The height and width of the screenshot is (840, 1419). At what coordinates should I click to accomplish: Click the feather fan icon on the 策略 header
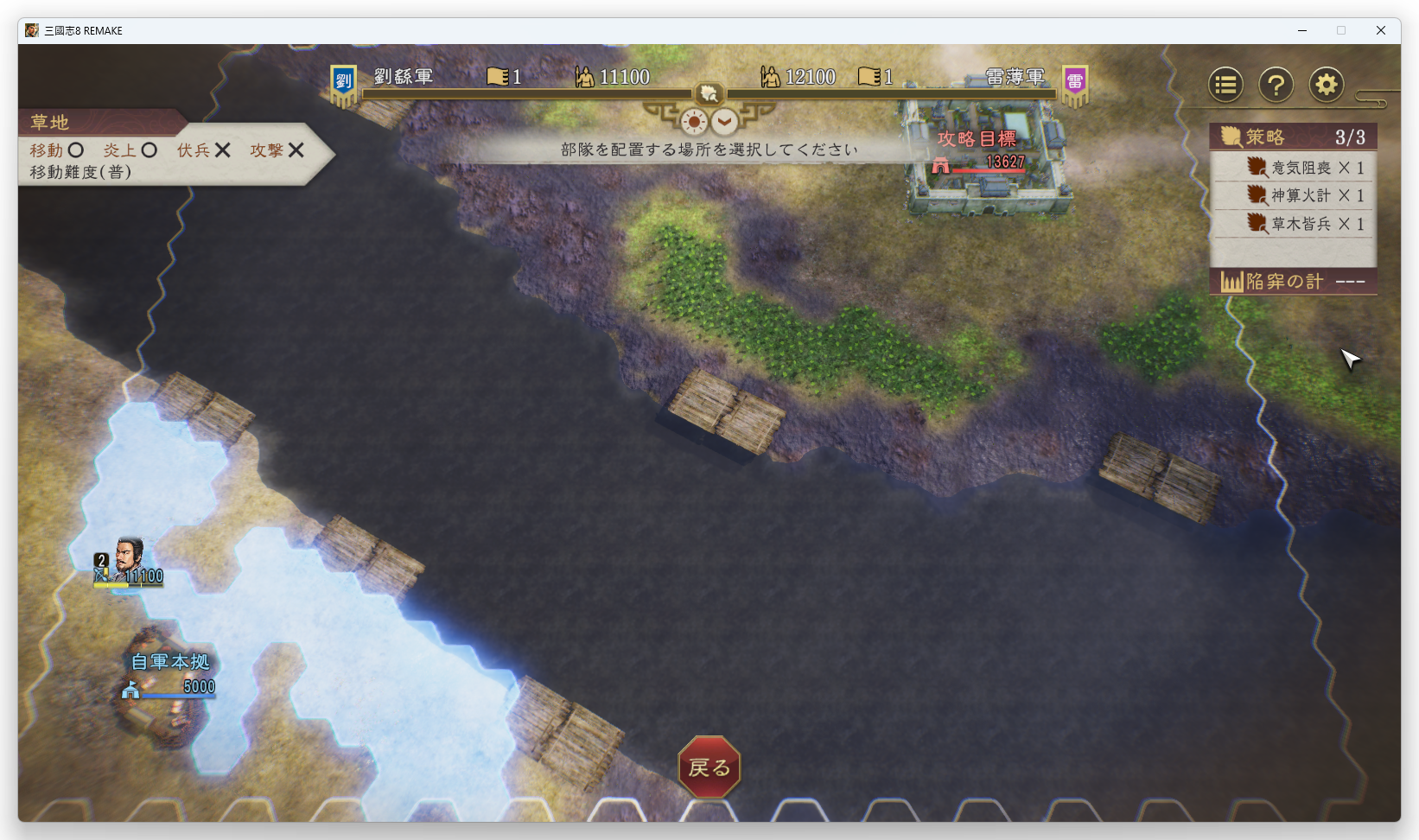coord(1231,136)
